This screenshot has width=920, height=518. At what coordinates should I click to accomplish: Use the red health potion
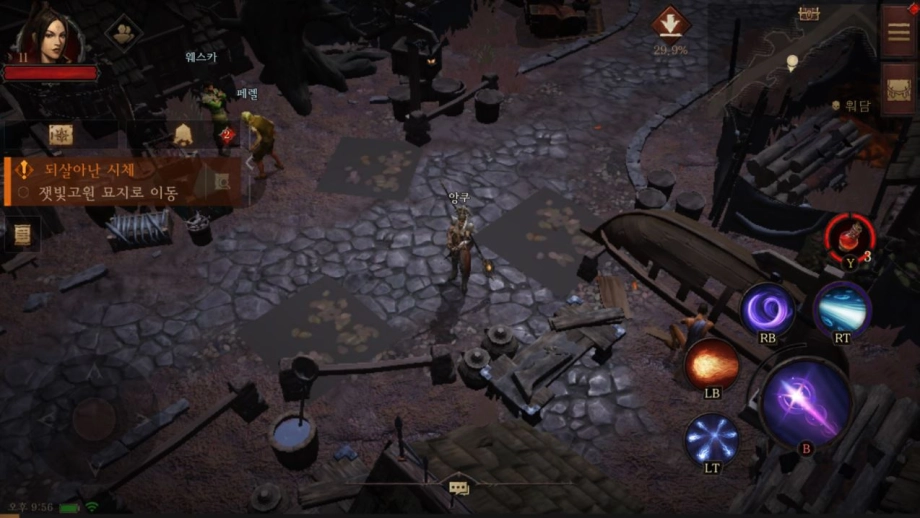[x=848, y=239]
